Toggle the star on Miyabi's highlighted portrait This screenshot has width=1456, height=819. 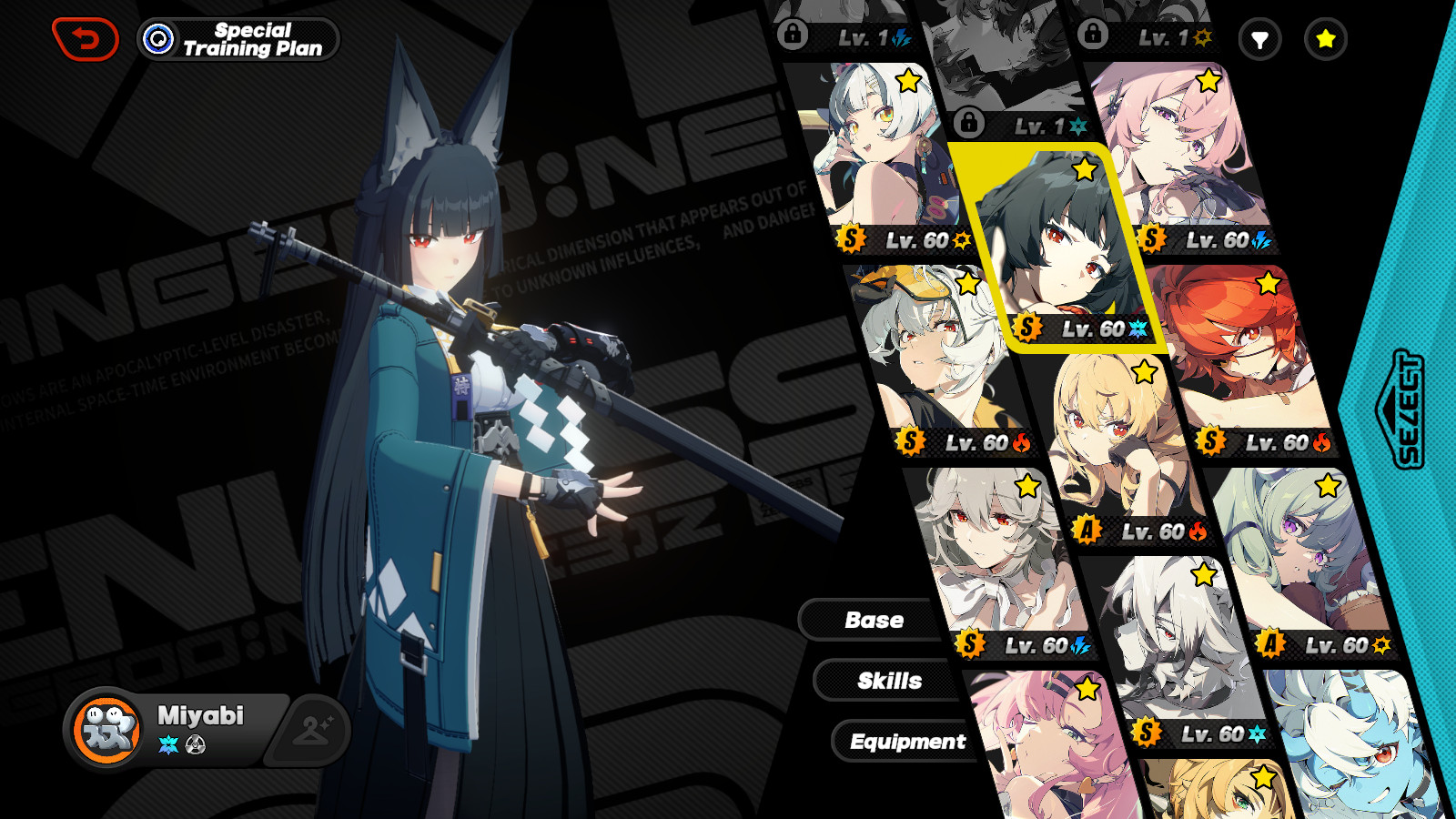click(1084, 170)
